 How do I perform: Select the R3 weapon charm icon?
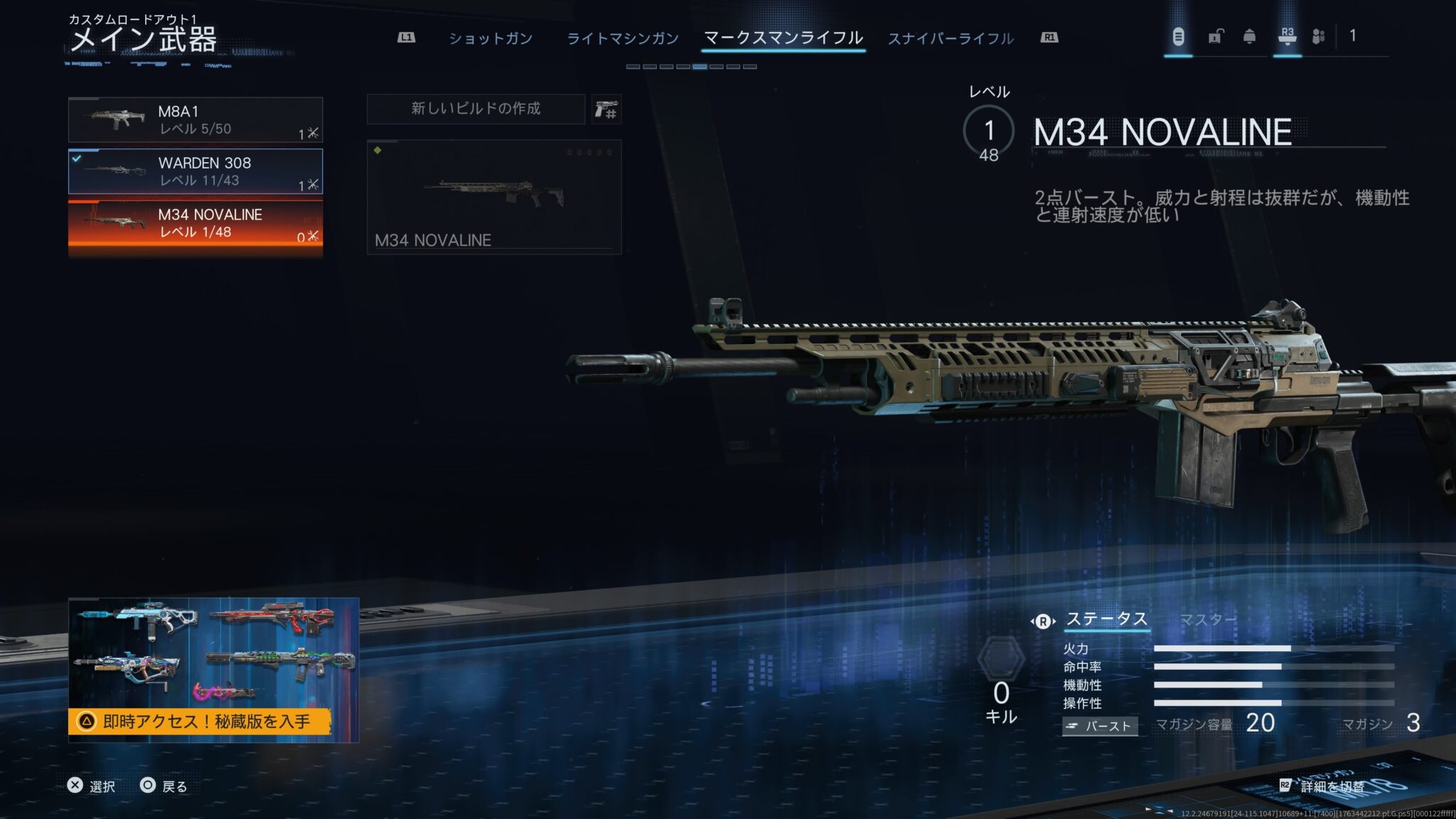click(x=1288, y=37)
